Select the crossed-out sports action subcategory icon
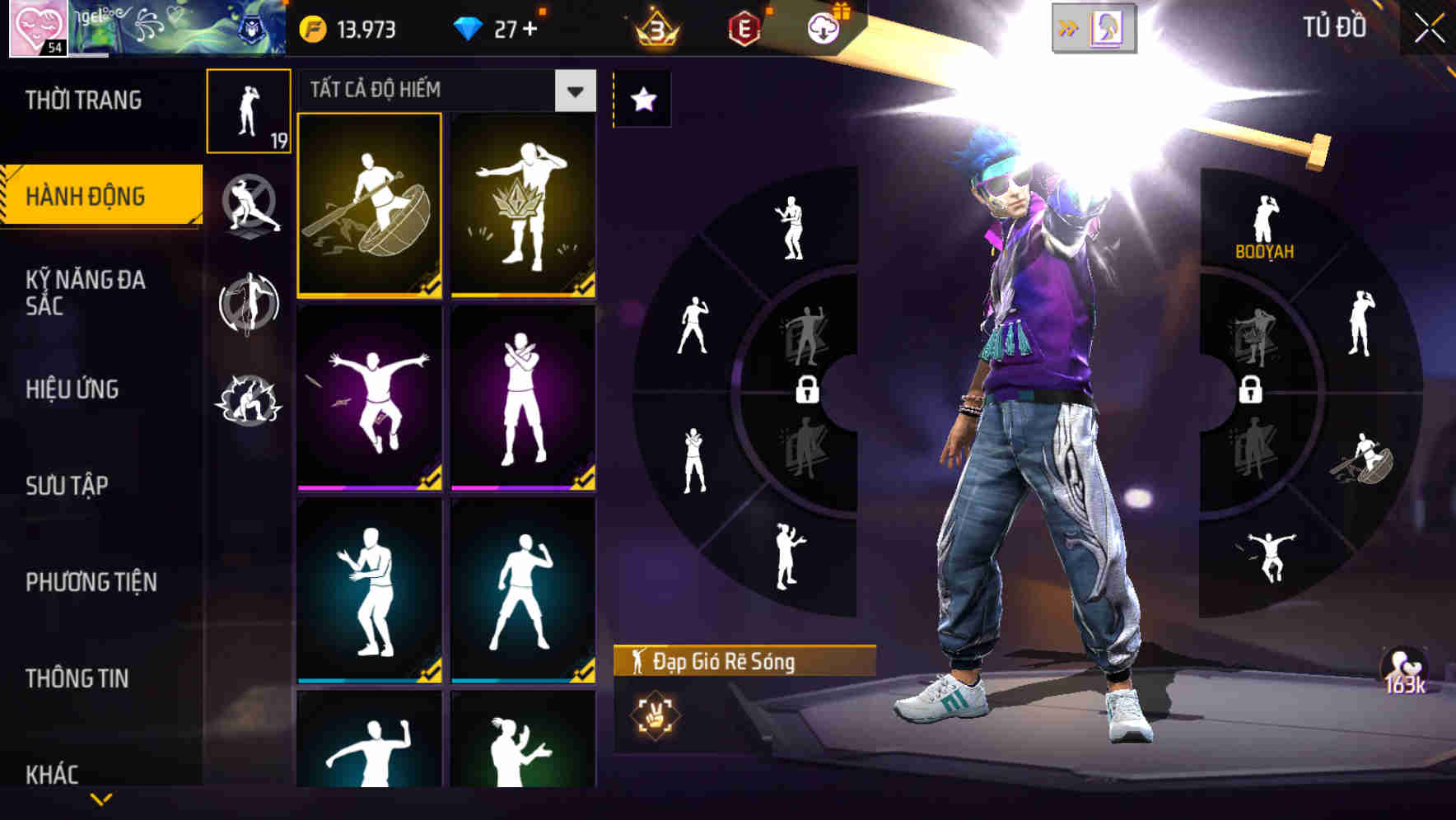Image resolution: width=1456 pixels, height=820 pixels. tap(249, 206)
